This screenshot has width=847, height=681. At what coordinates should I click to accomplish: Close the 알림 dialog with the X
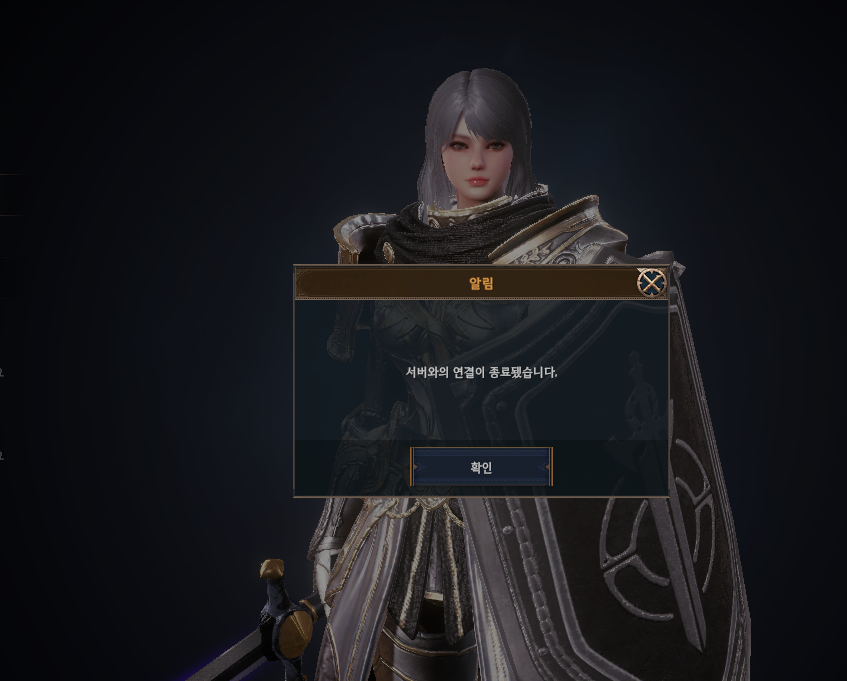click(x=652, y=283)
